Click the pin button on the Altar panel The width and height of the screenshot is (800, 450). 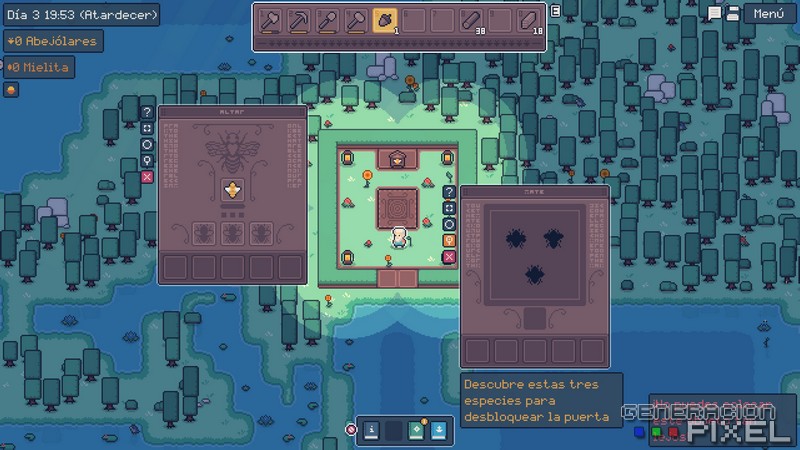[147, 161]
